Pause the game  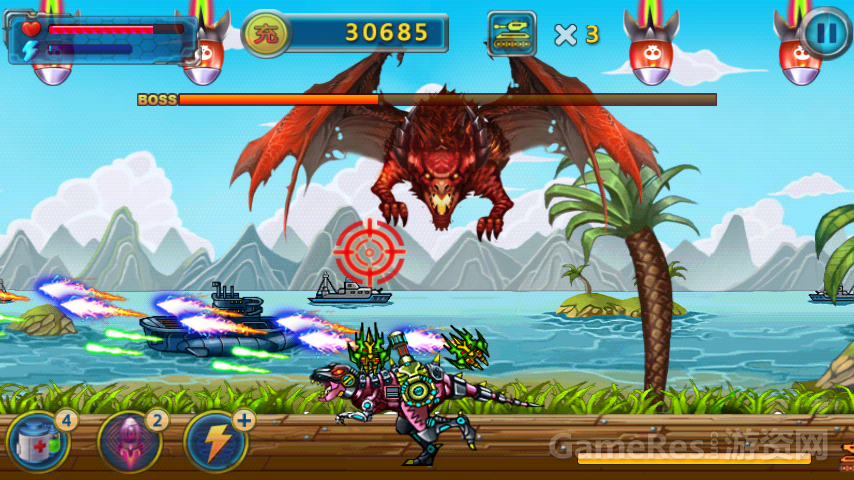pos(826,32)
